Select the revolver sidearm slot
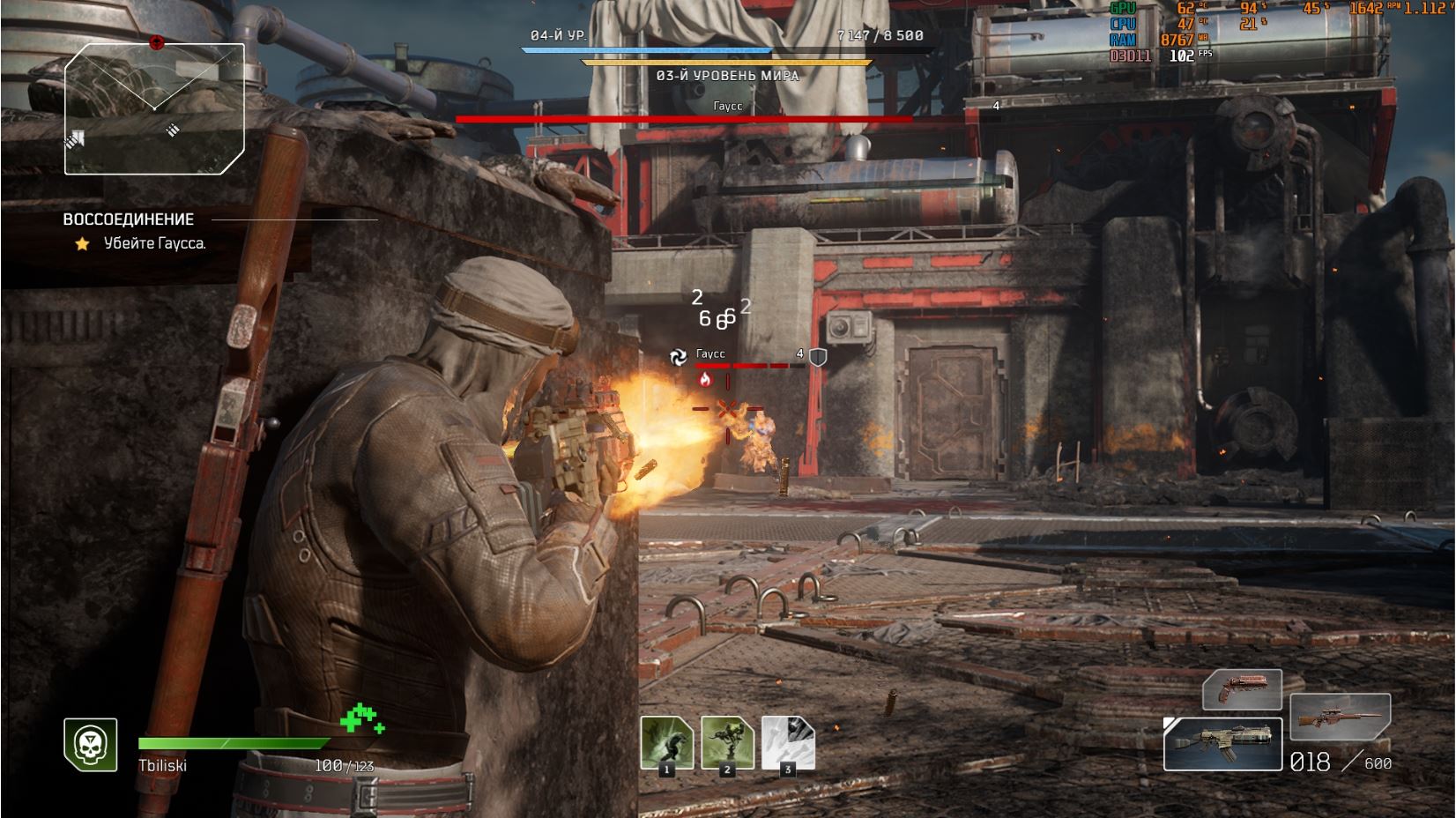Viewport: 1456px width, 818px height. [1242, 689]
